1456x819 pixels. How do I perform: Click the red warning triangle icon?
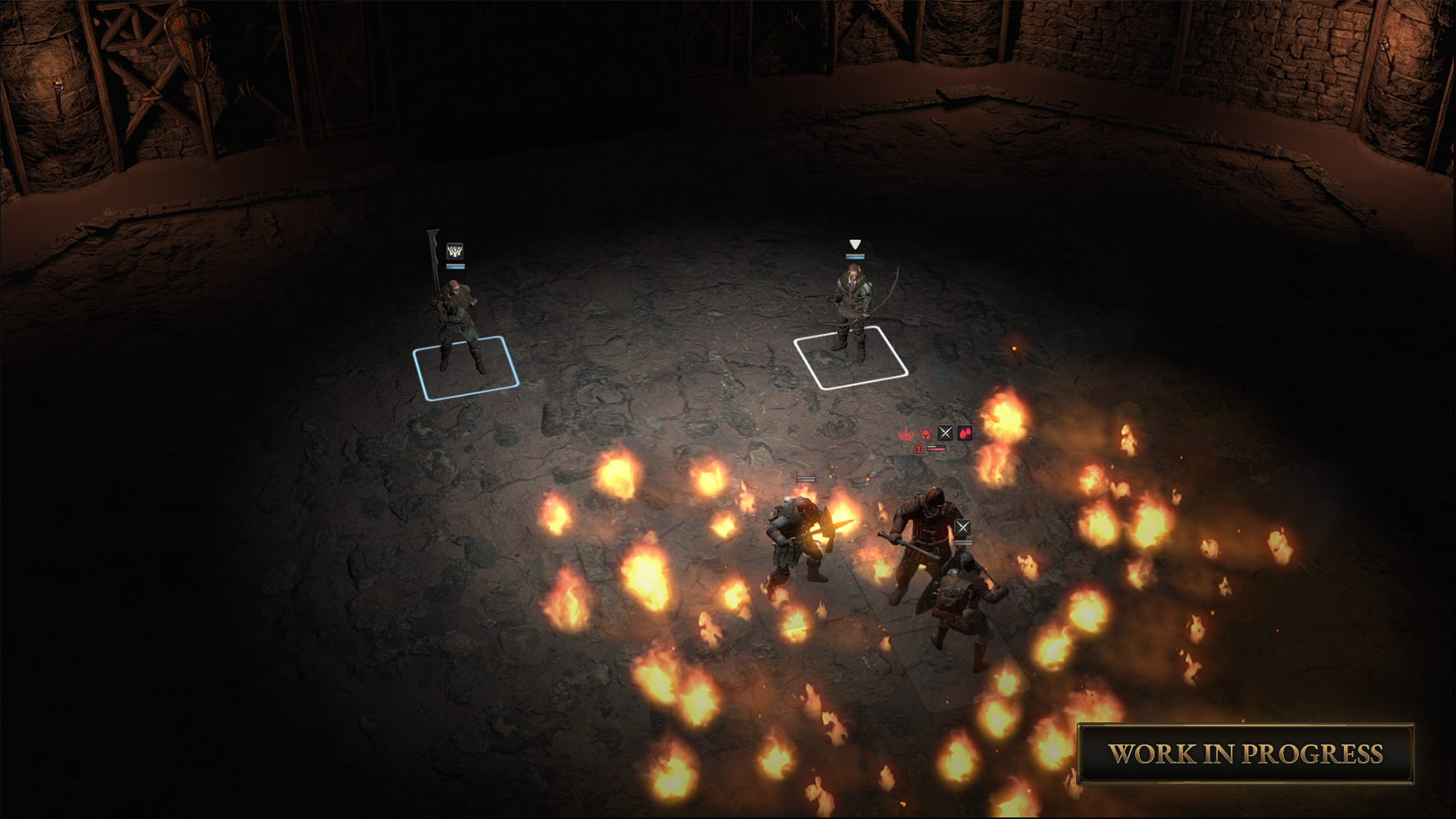click(x=919, y=448)
